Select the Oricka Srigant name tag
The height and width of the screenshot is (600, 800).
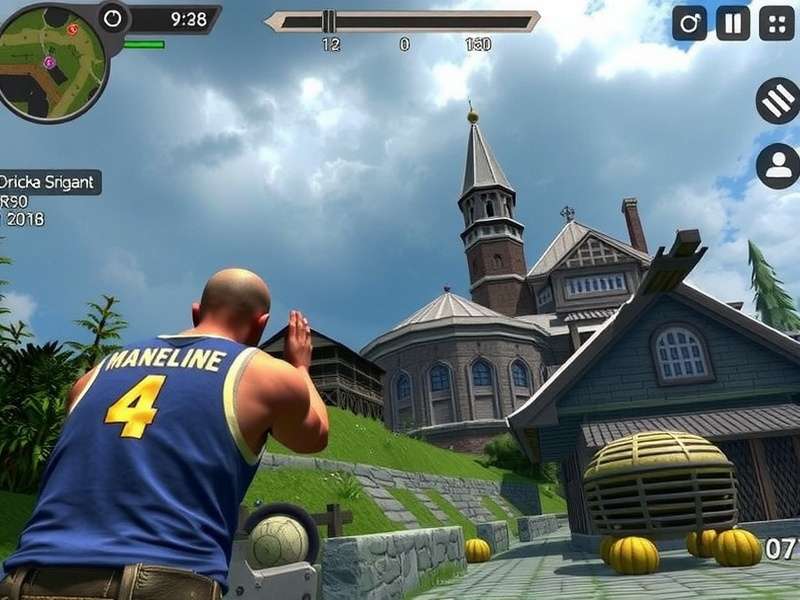click(49, 182)
